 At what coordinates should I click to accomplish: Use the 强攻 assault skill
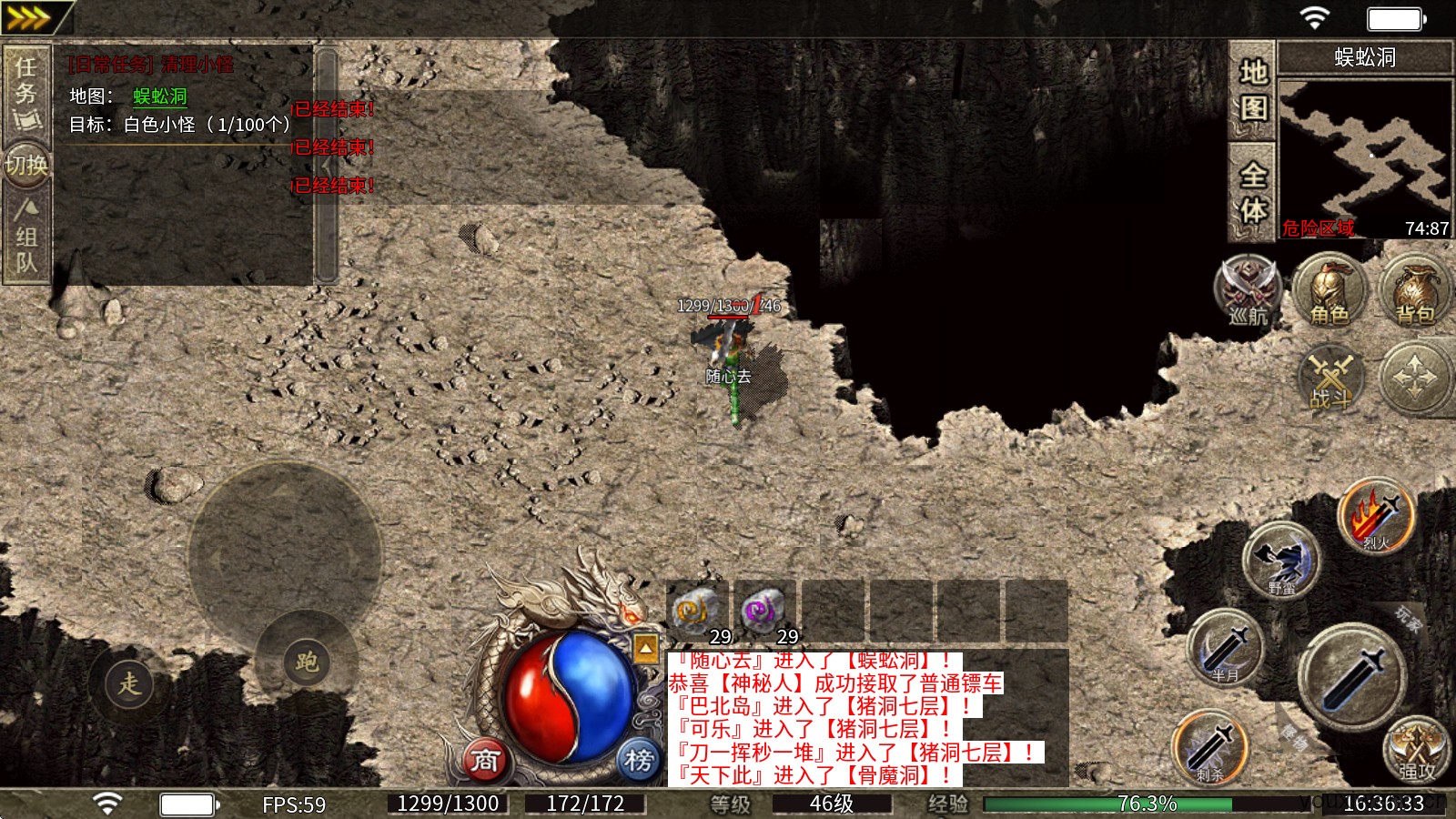pos(1416,749)
